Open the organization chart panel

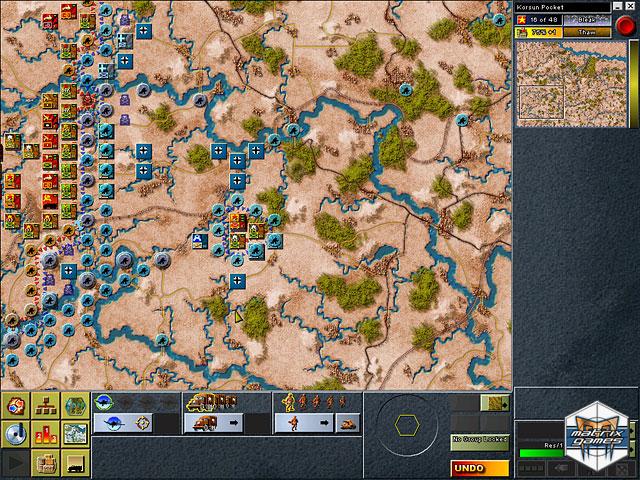point(46,406)
